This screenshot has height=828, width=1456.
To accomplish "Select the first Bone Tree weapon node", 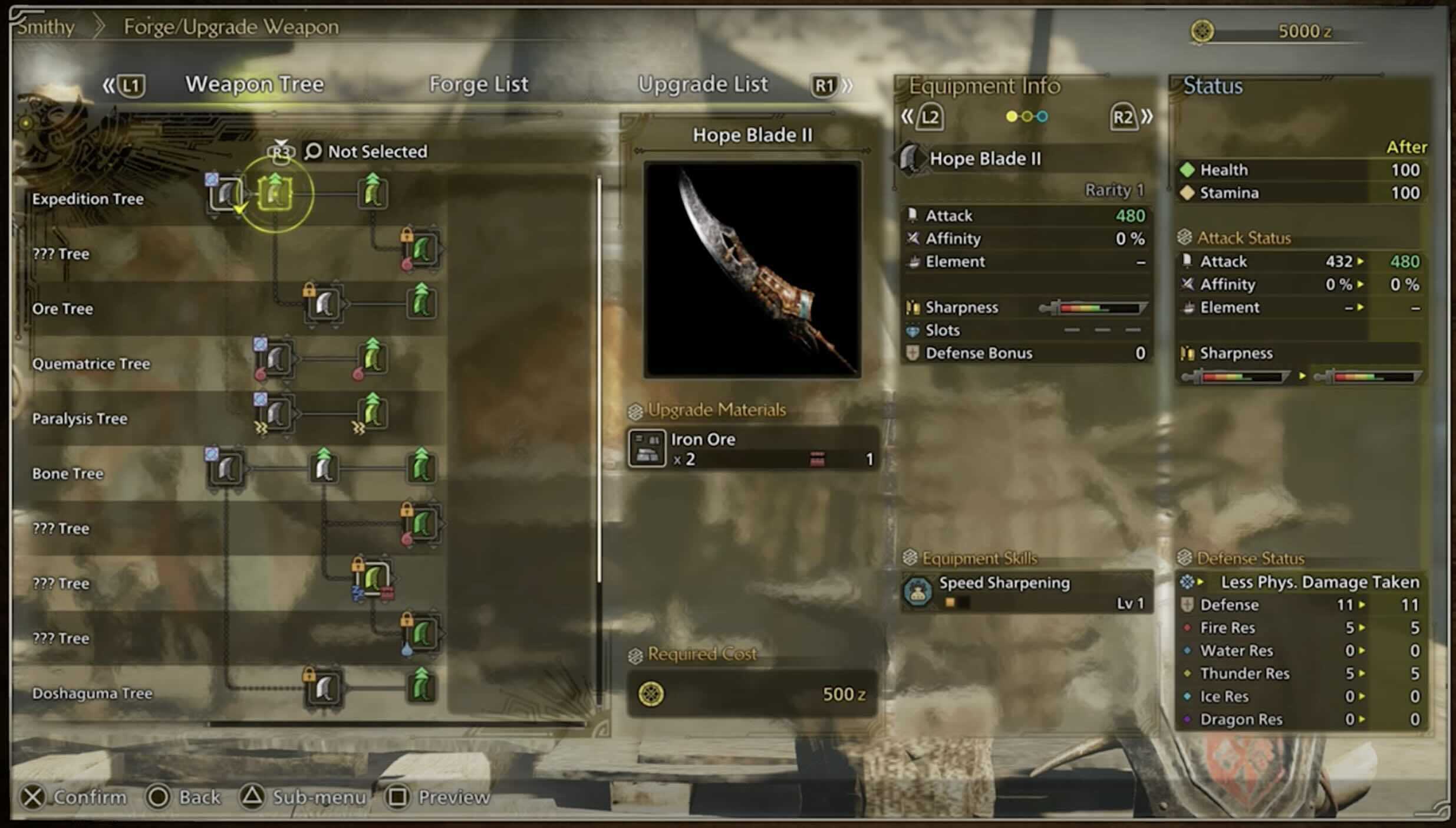I will (226, 469).
